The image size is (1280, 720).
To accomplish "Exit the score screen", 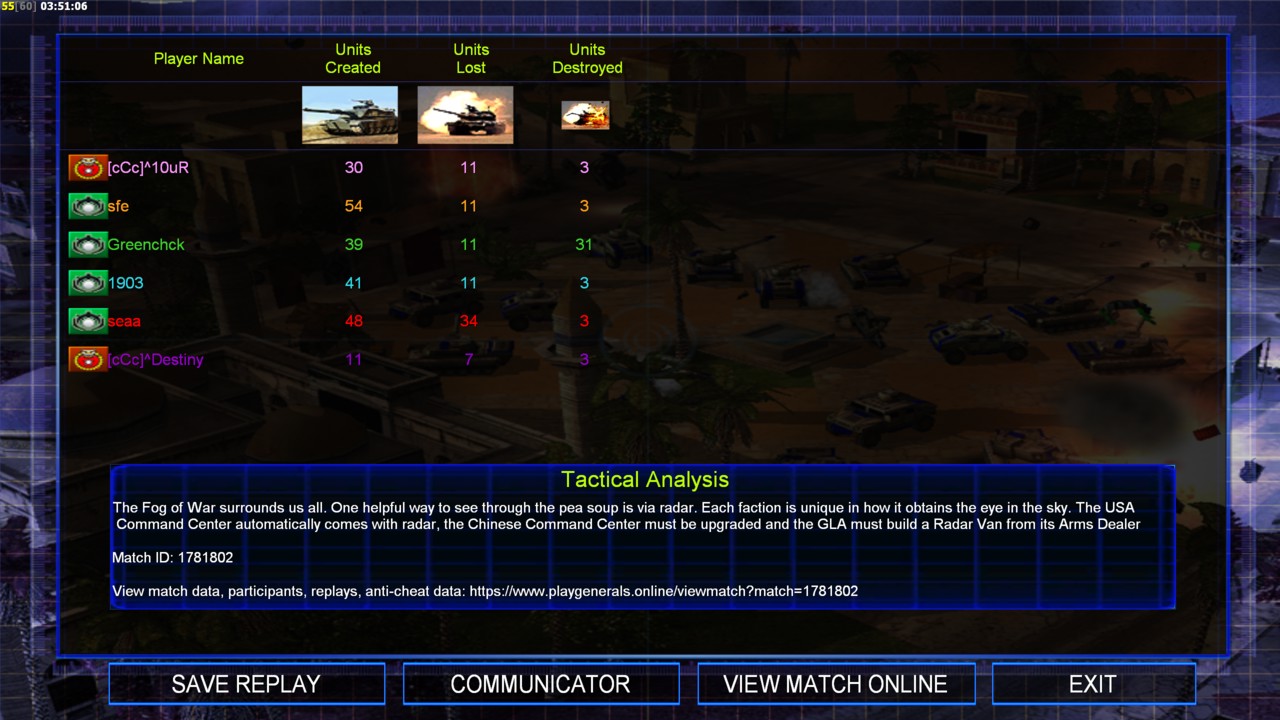I will click(x=1092, y=684).
